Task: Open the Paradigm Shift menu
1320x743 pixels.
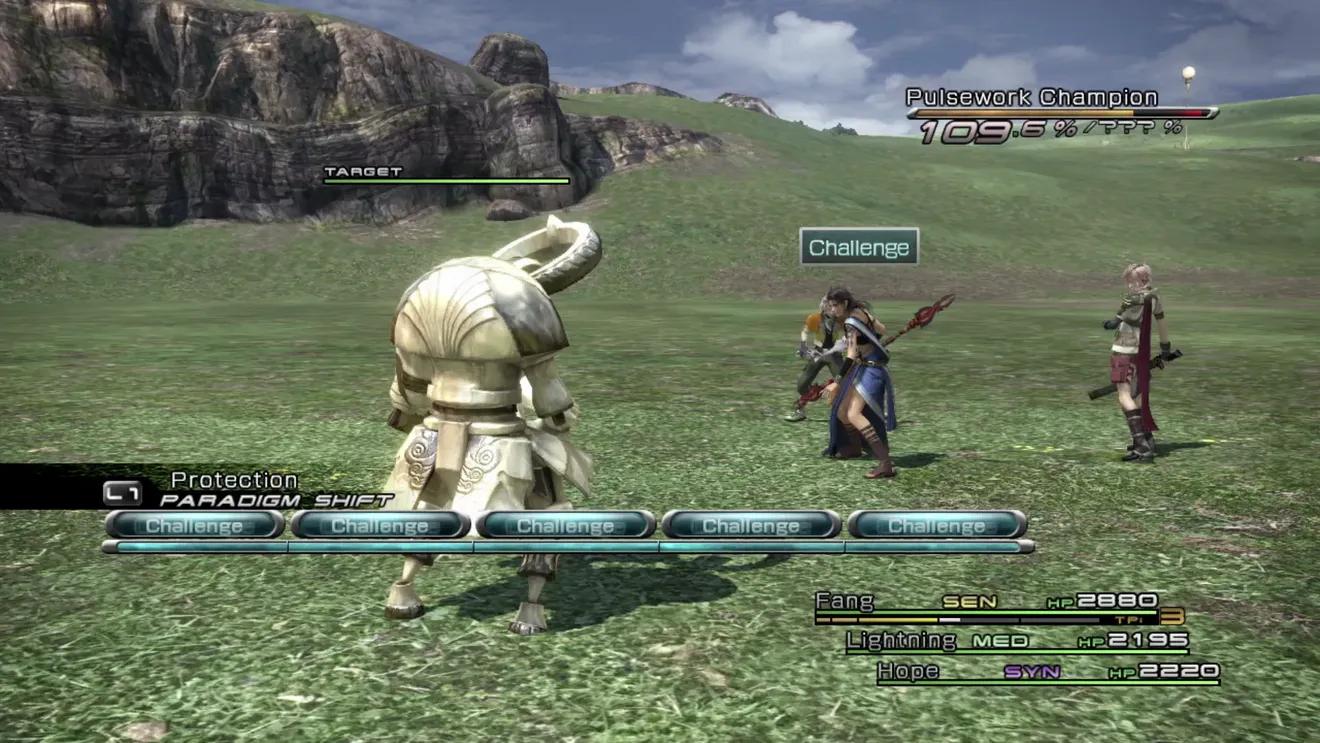Action: 275,500
